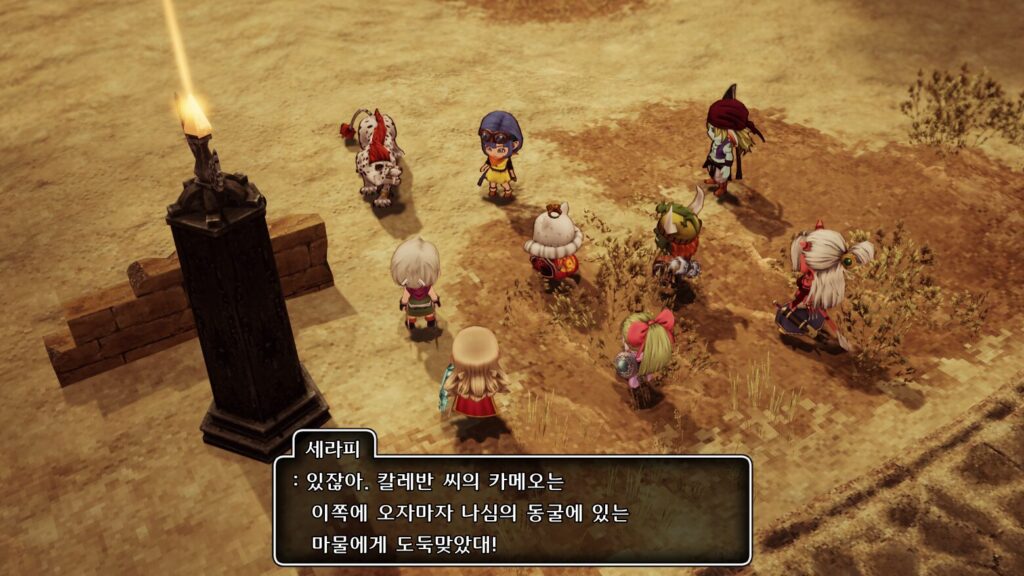Advance the 세라피 dialogue text box
Viewport: 1024px width, 576px height.
point(512,510)
